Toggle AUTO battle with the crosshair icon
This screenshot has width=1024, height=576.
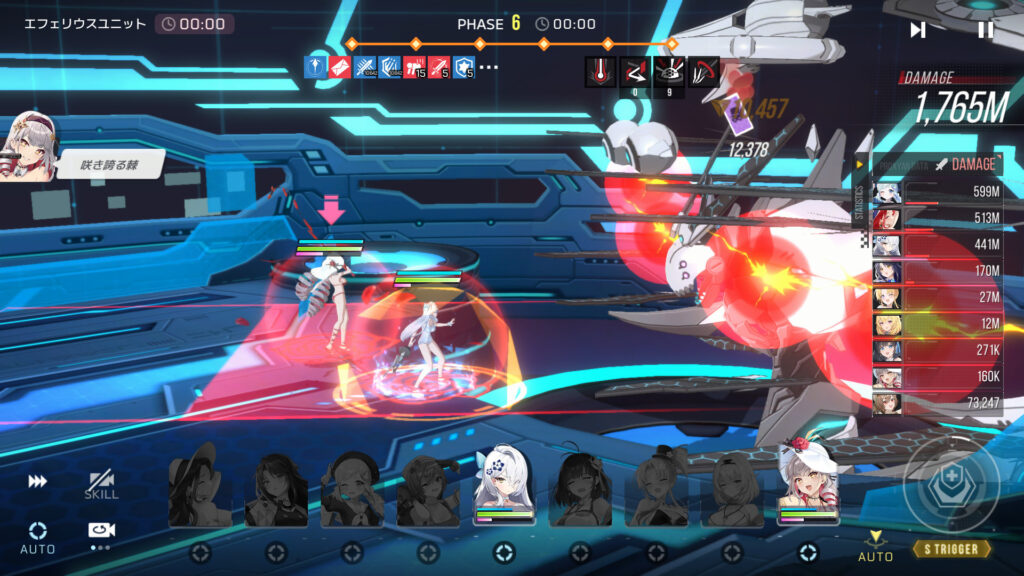(x=38, y=536)
